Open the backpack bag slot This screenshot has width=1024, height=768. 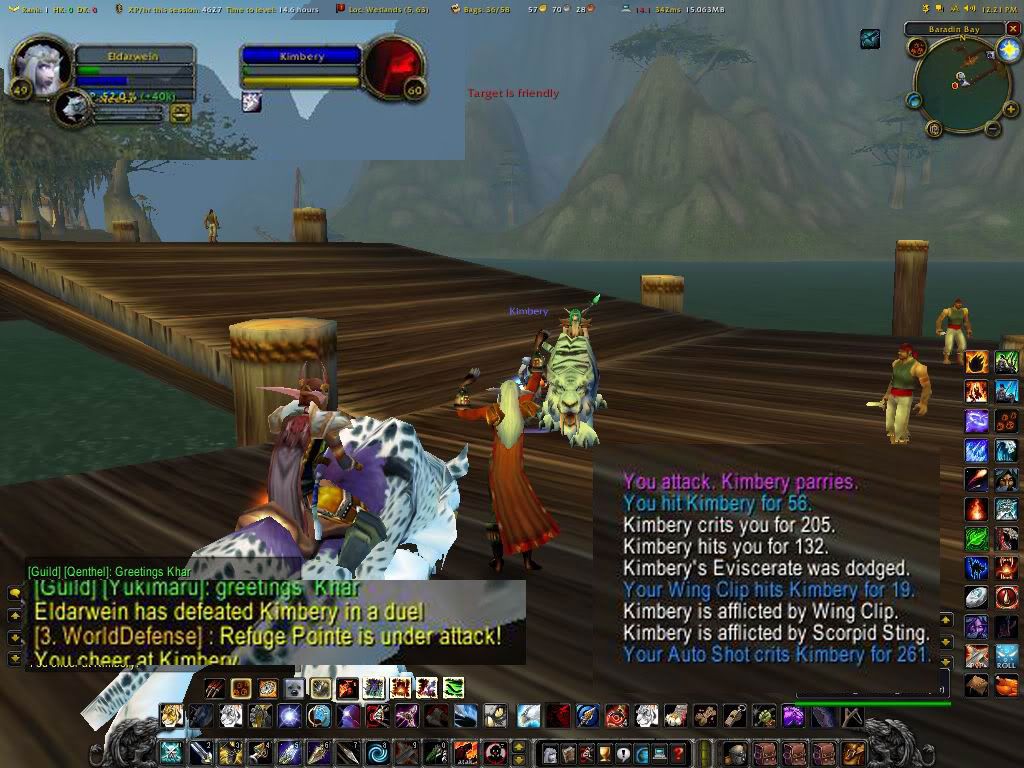coord(853,753)
